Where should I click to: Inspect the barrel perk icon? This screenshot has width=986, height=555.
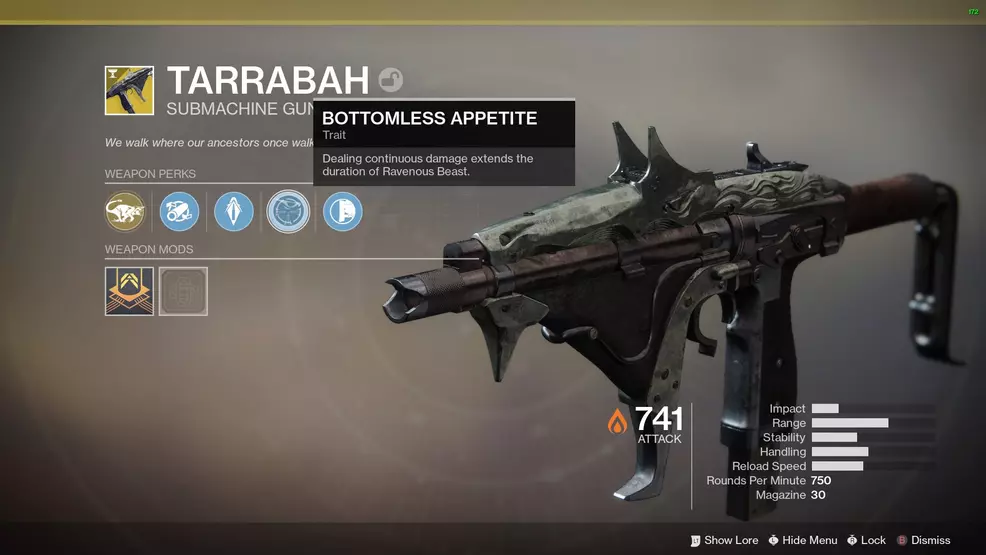tap(180, 212)
